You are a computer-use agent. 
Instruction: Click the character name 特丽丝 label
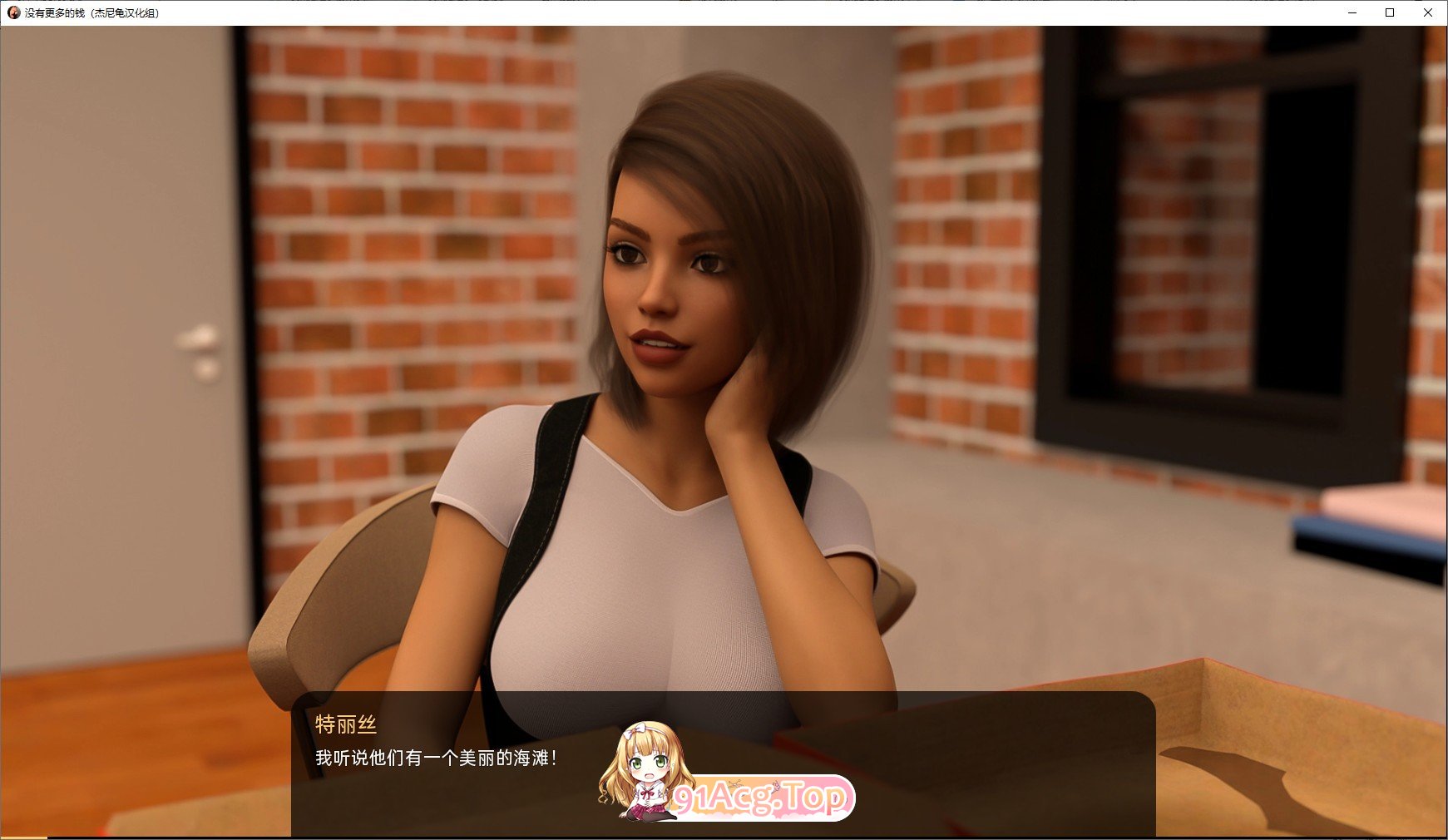coord(344,726)
